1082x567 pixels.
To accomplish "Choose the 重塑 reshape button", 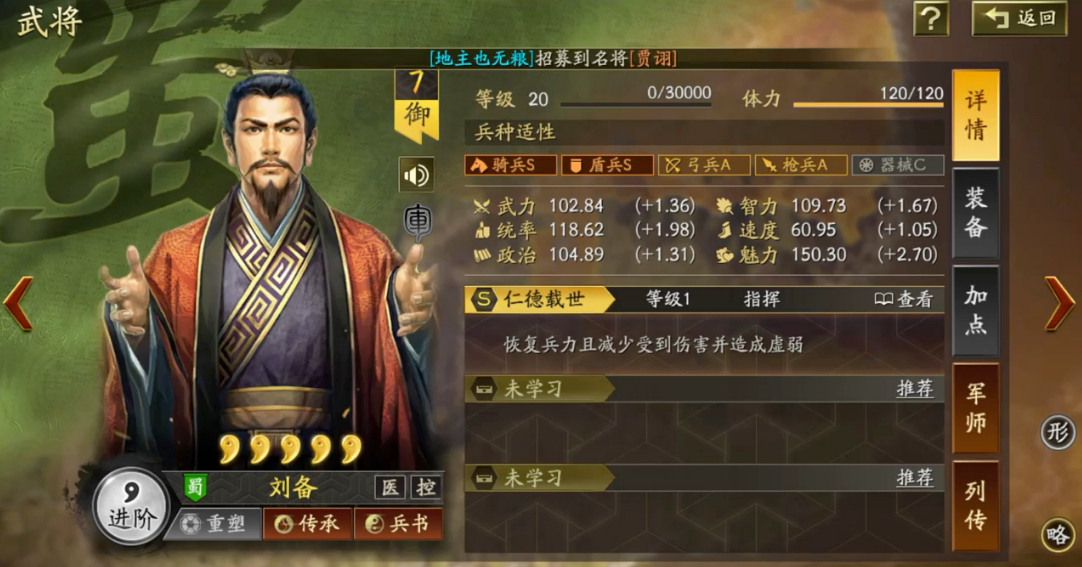I will [214, 524].
